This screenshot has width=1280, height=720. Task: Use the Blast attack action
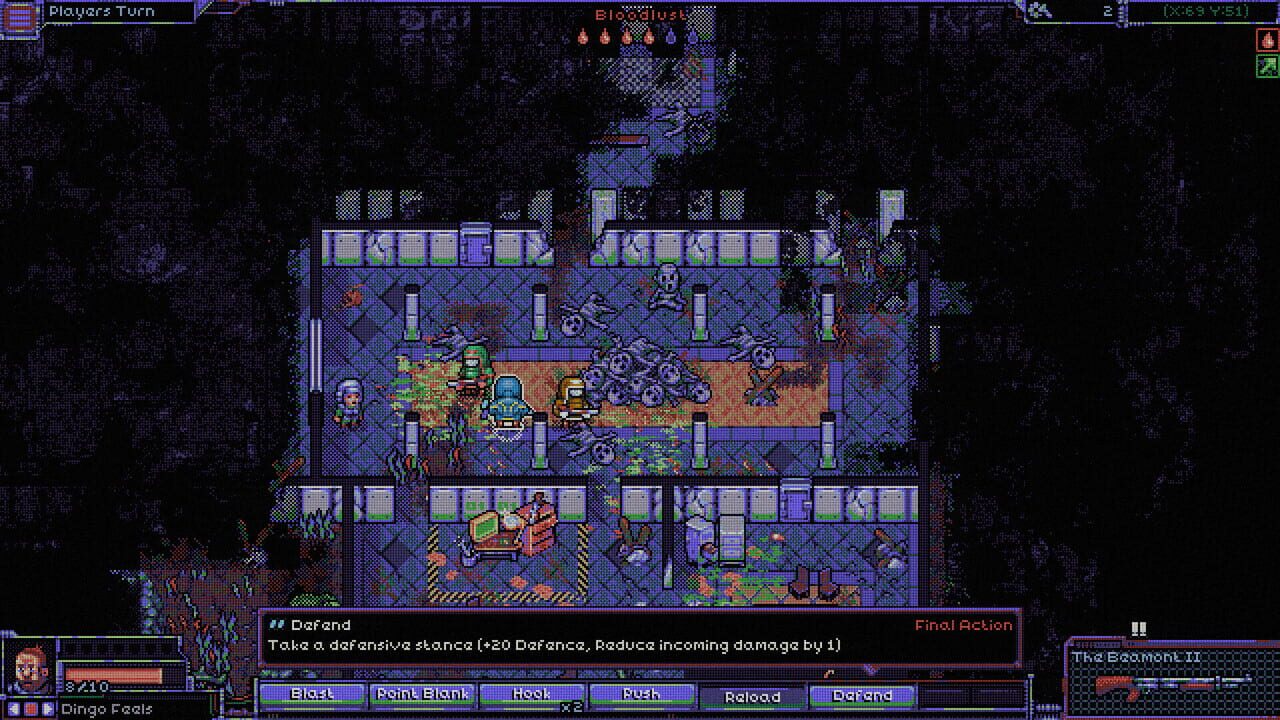coord(311,695)
